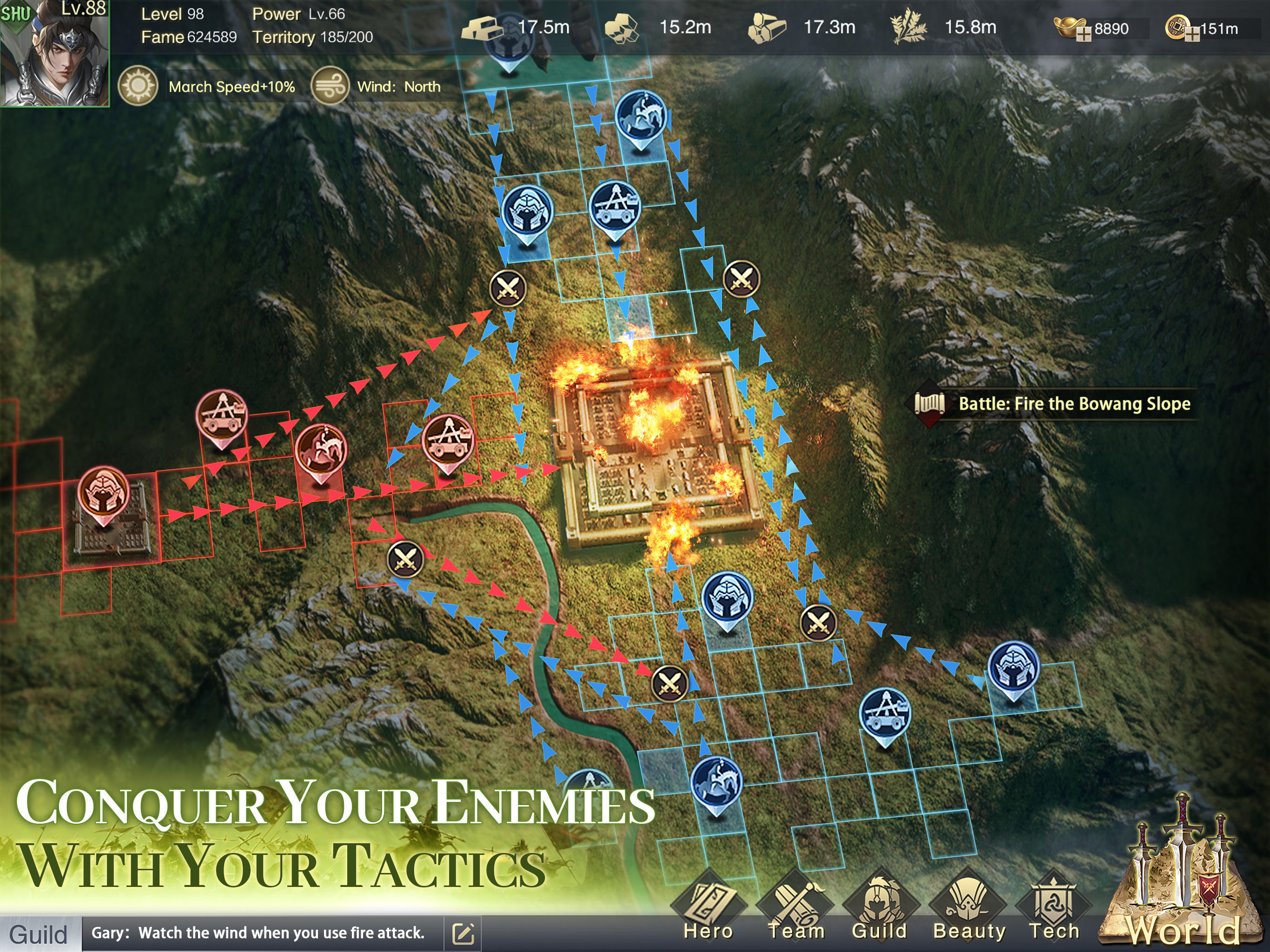
Task: Select the March Speed+10% sun icon
Action: pyautogui.click(x=138, y=86)
